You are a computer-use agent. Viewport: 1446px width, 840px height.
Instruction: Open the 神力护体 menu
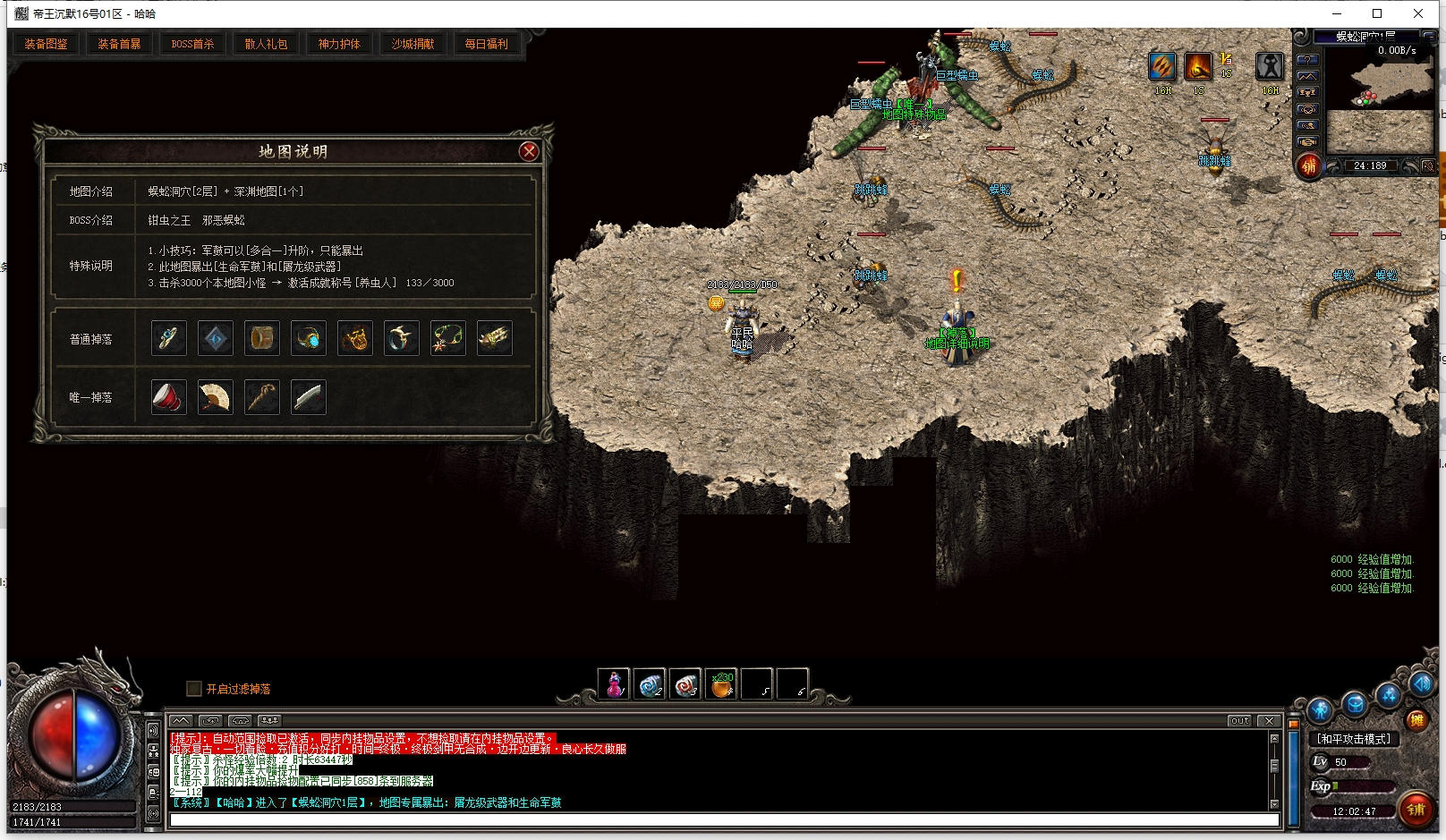click(339, 44)
